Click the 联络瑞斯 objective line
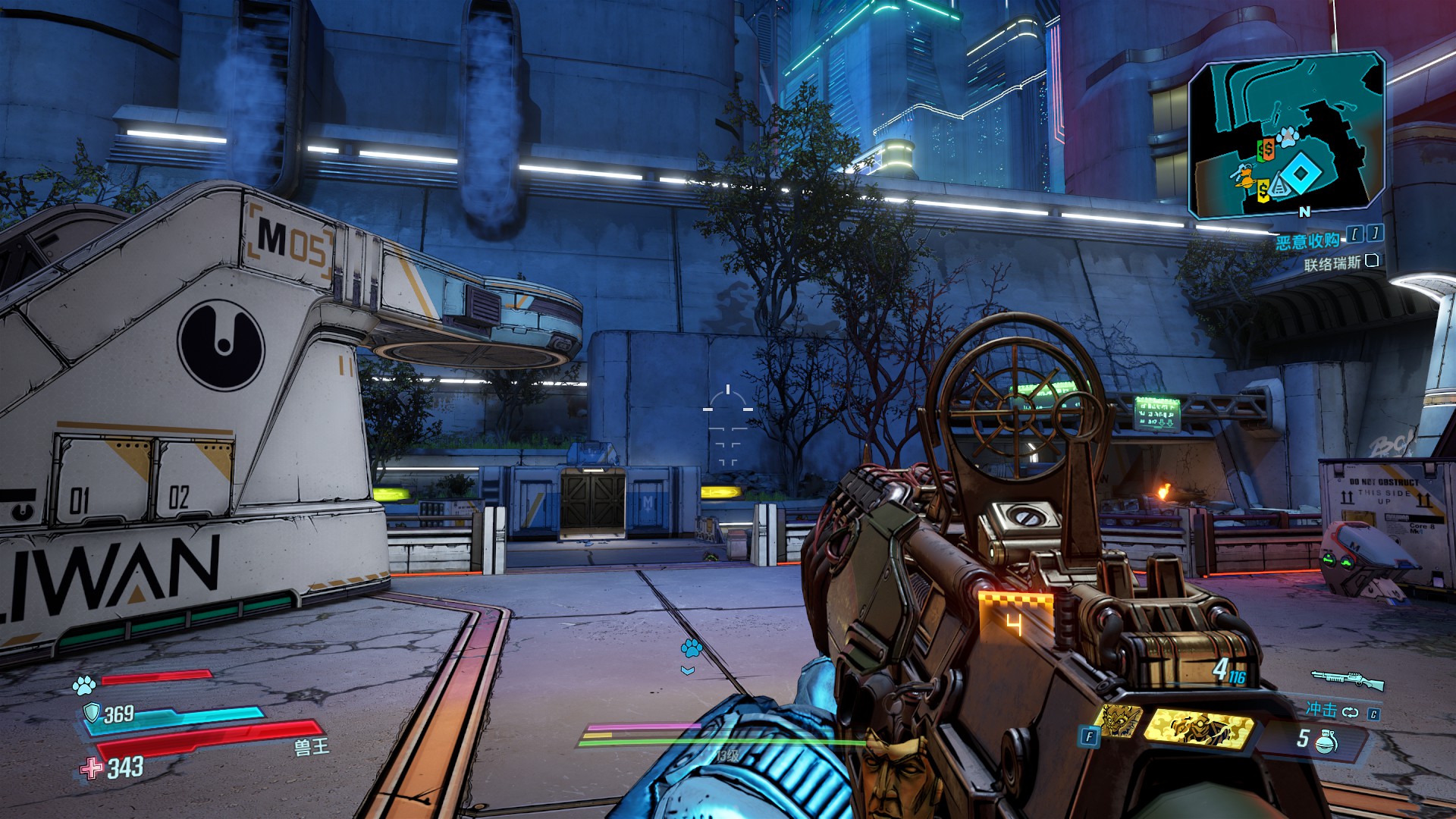Screen dimensions: 1456x819 [1332, 264]
